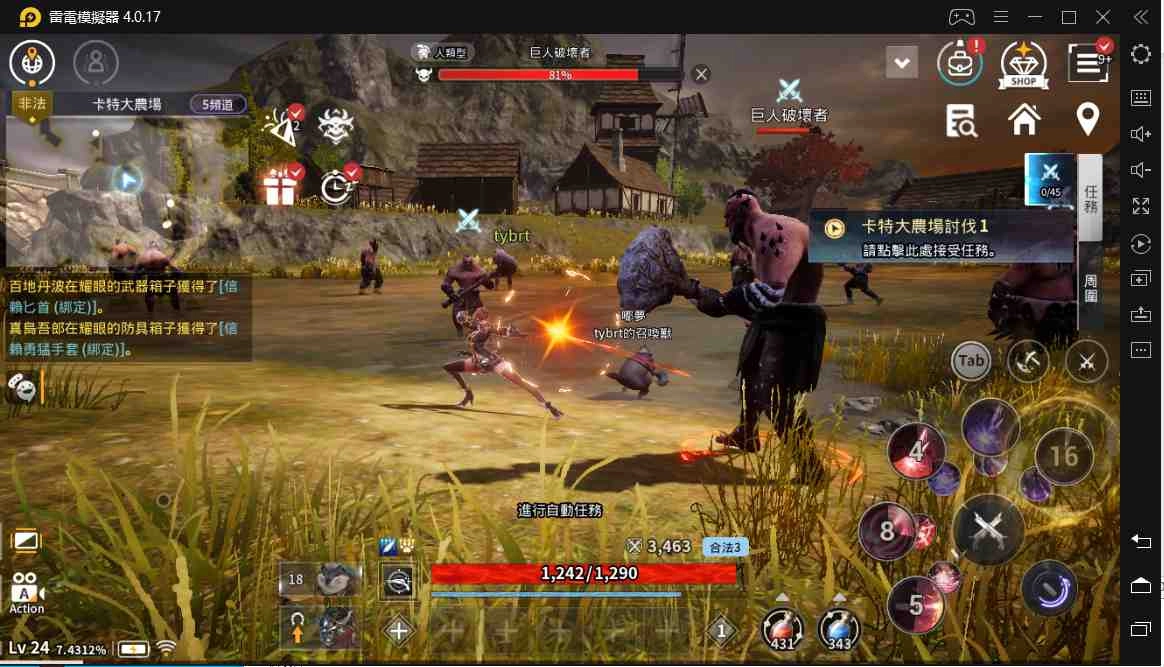
Task: Select the 5頻道 channel button
Action: [x=217, y=104]
